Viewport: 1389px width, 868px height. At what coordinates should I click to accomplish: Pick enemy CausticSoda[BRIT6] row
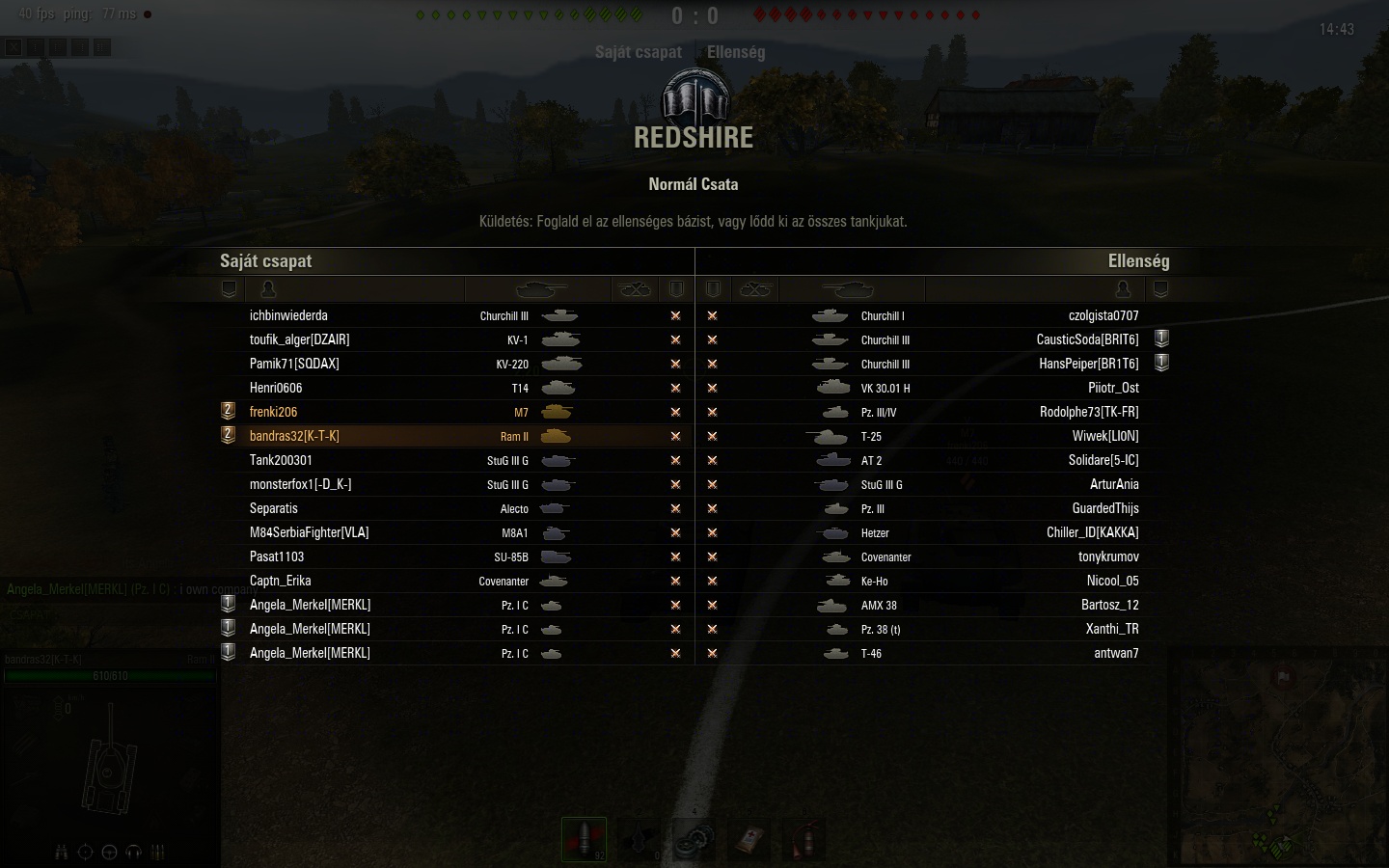pos(1087,339)
